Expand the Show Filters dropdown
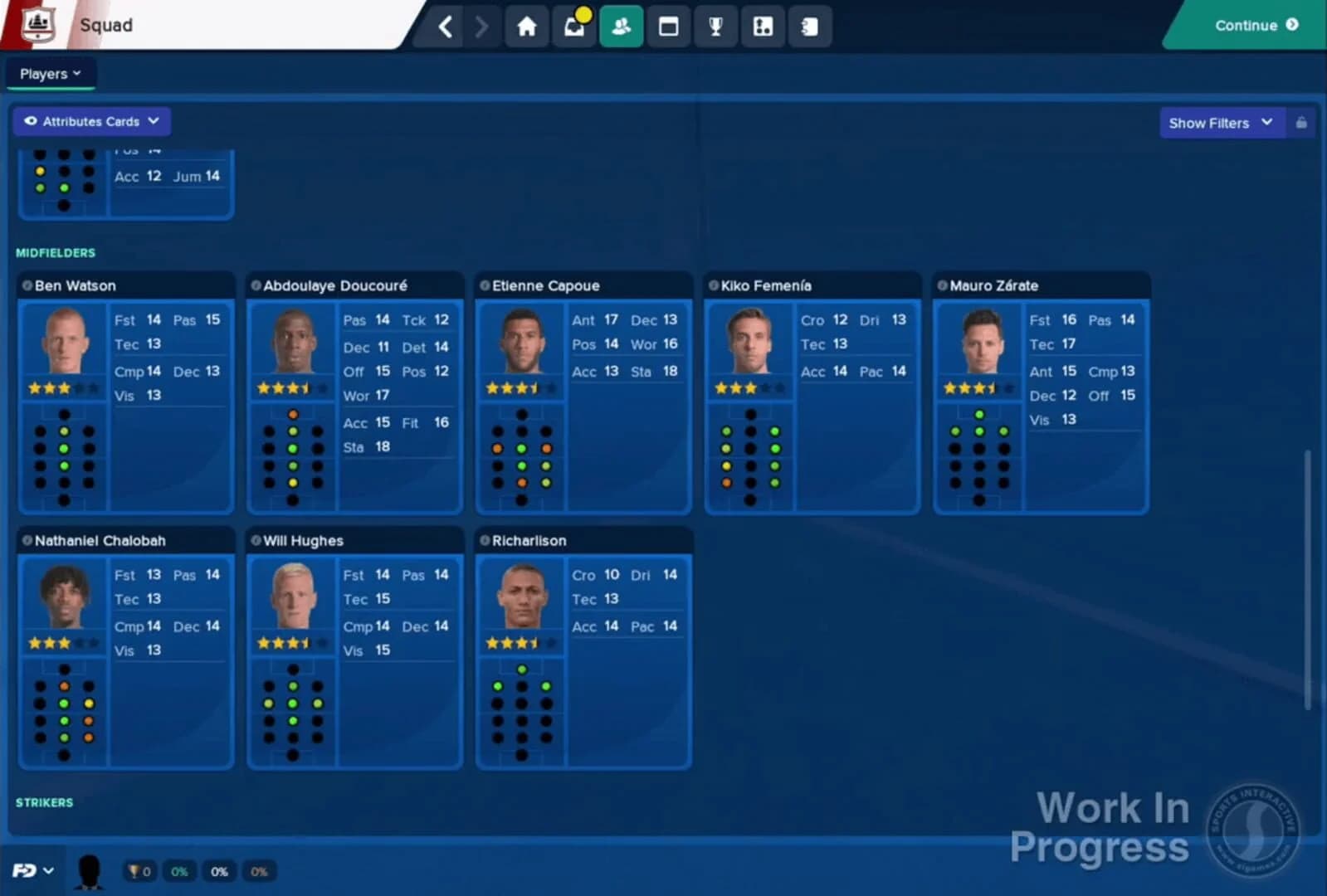The width and height of the screenshot is (1327, 896). click(x=1220, y=123)
